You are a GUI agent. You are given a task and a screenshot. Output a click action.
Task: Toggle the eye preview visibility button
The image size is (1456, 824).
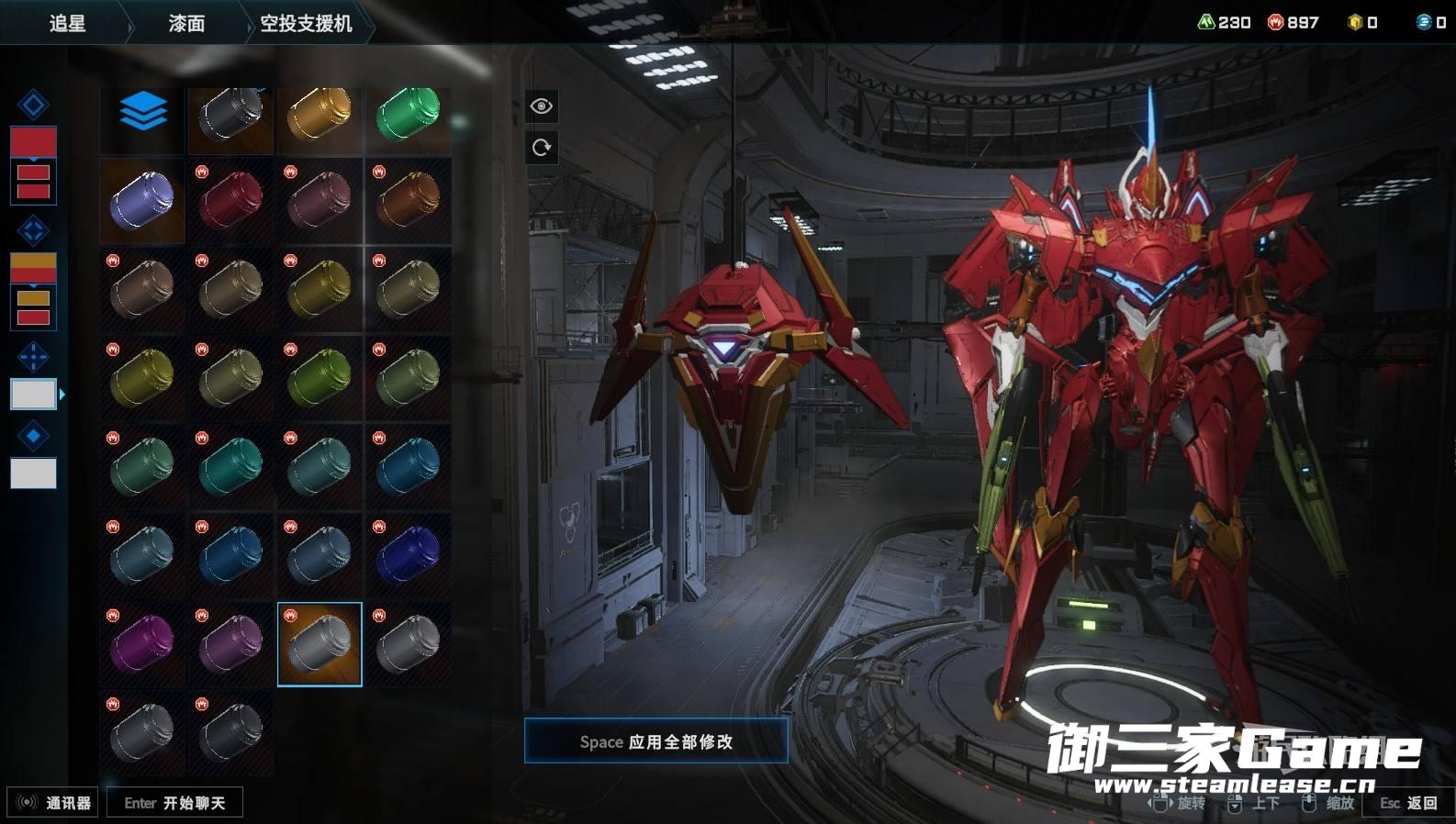[542, 106]
